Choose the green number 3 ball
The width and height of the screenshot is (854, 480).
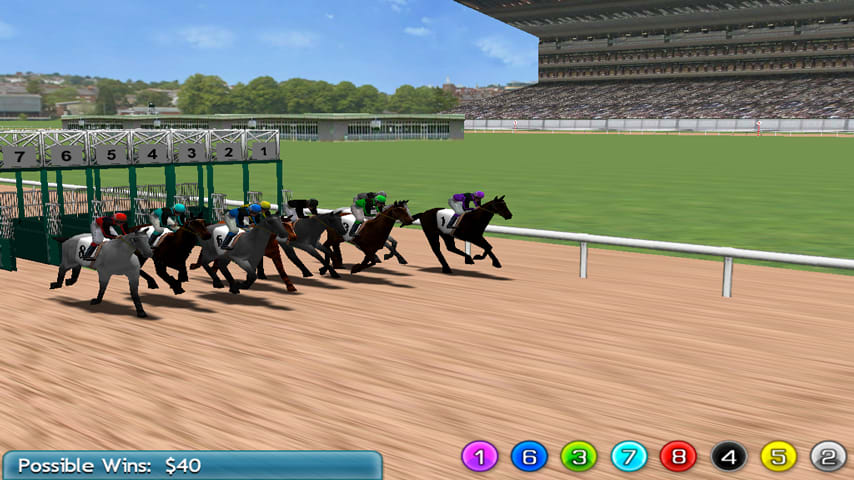click(x=579, y=456)
